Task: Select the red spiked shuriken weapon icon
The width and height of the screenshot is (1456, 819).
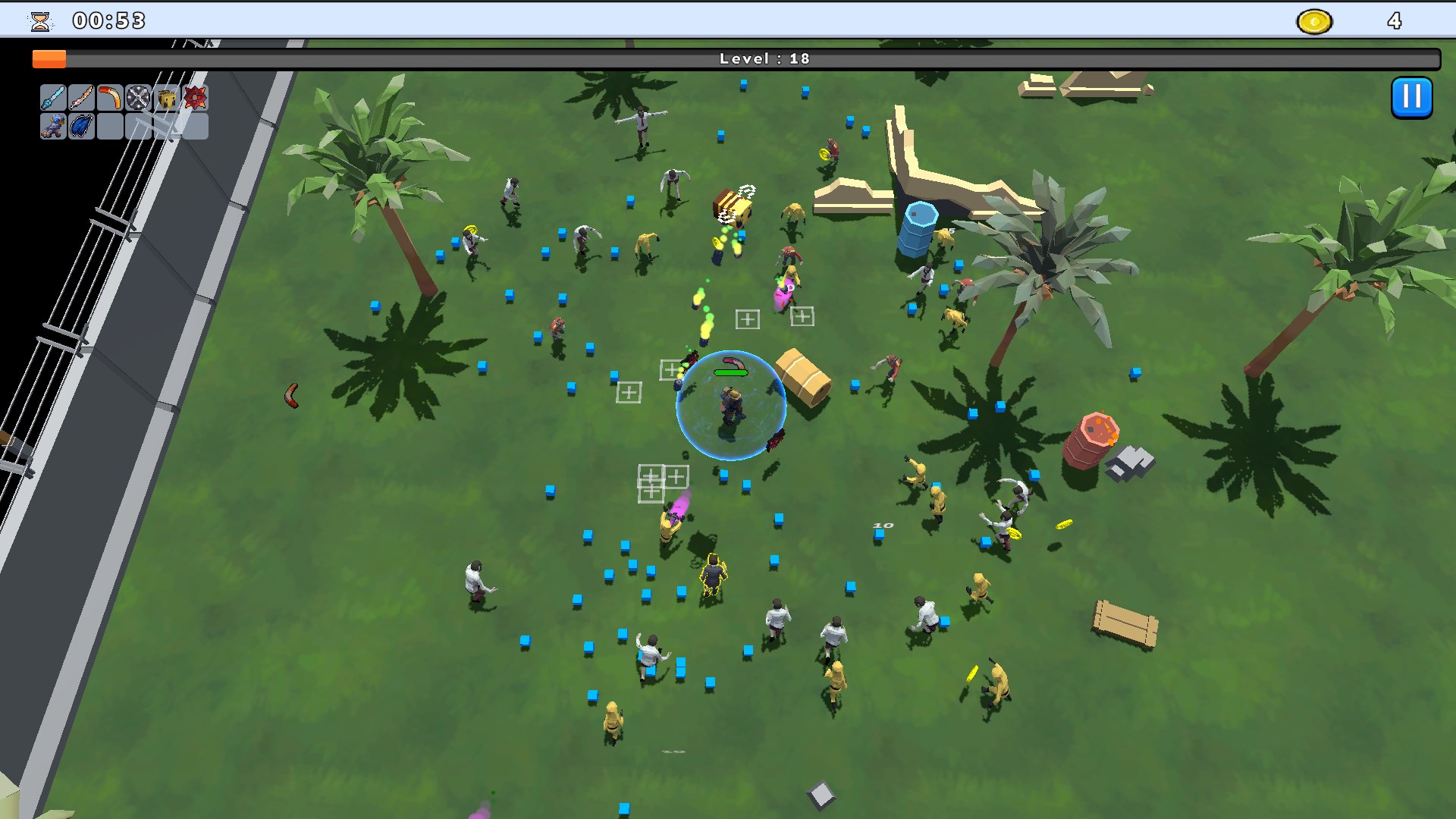Action: coord(195,98)
